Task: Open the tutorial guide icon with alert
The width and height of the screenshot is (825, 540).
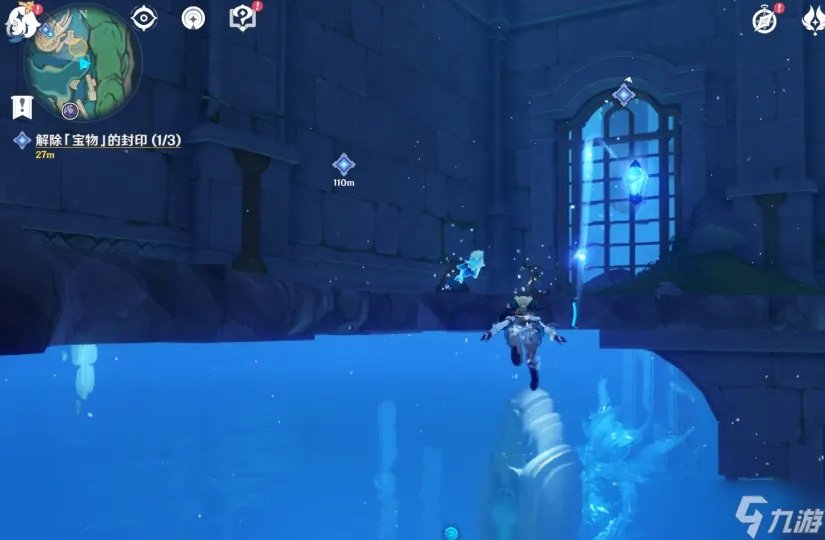Action: coord(242,18)
